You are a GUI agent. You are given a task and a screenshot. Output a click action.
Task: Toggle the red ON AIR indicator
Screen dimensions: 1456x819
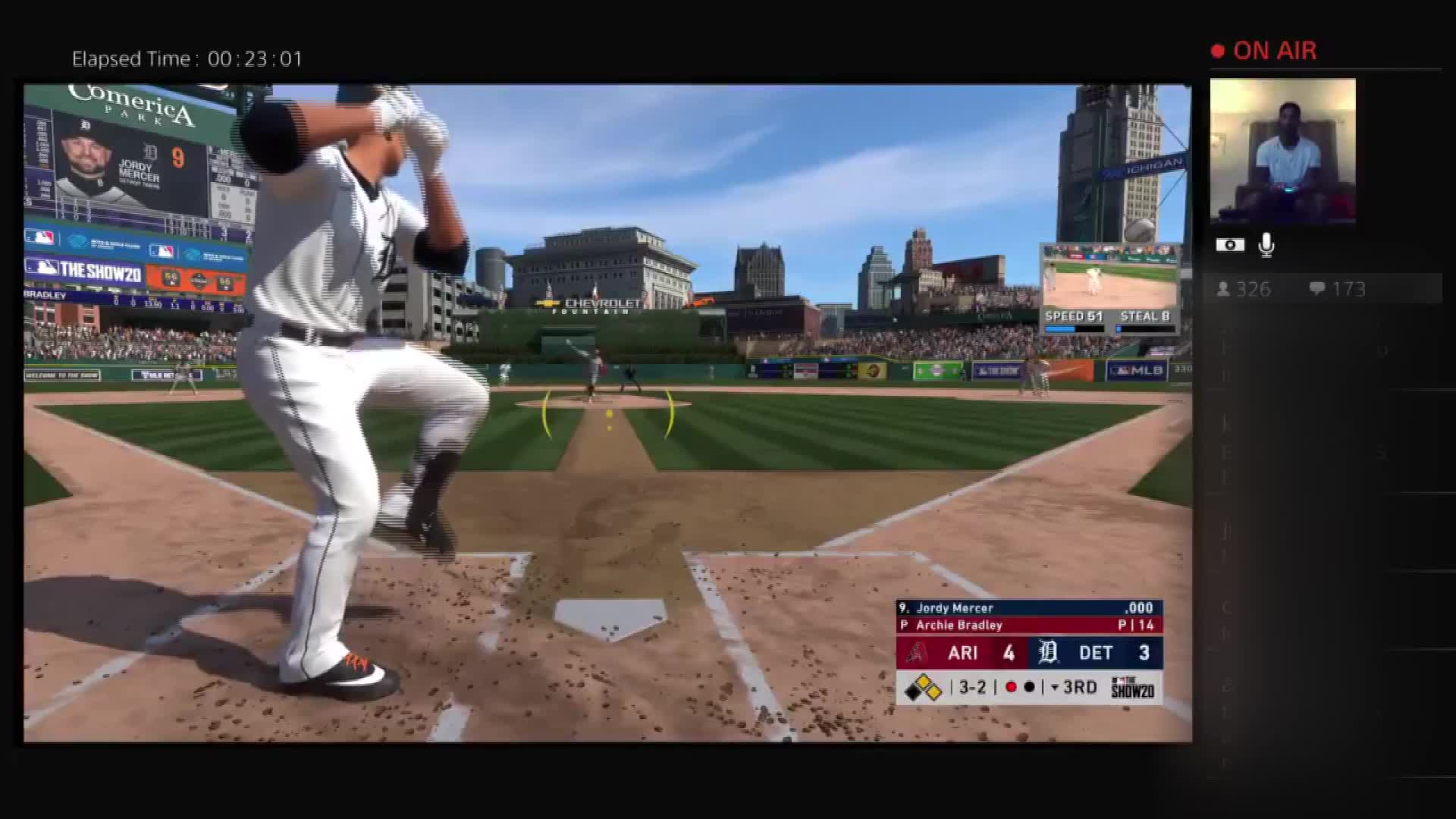pos(1219,50)
